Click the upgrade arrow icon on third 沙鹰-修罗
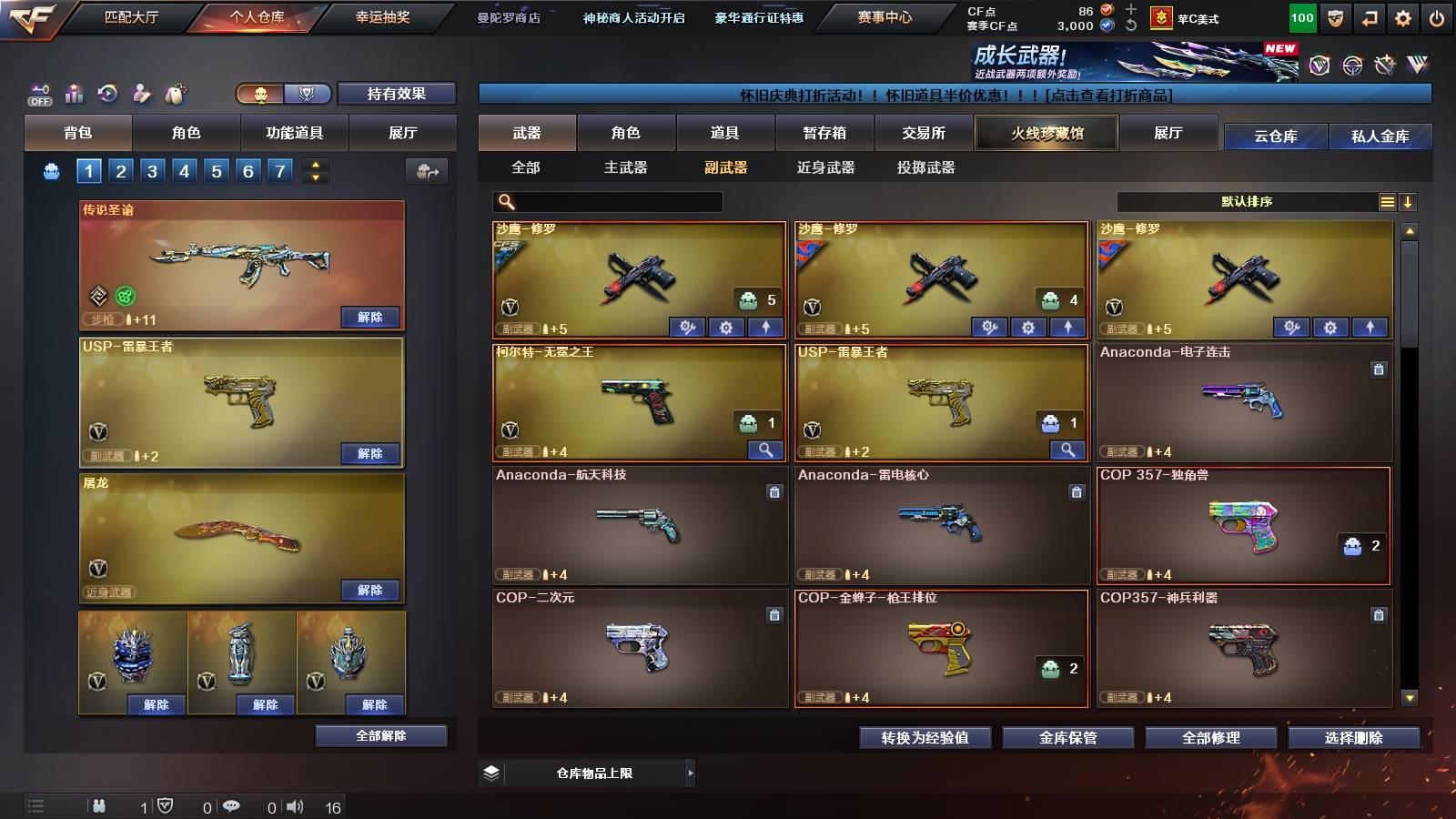This screenshot has height=819, width=1456. [1369, 326]
